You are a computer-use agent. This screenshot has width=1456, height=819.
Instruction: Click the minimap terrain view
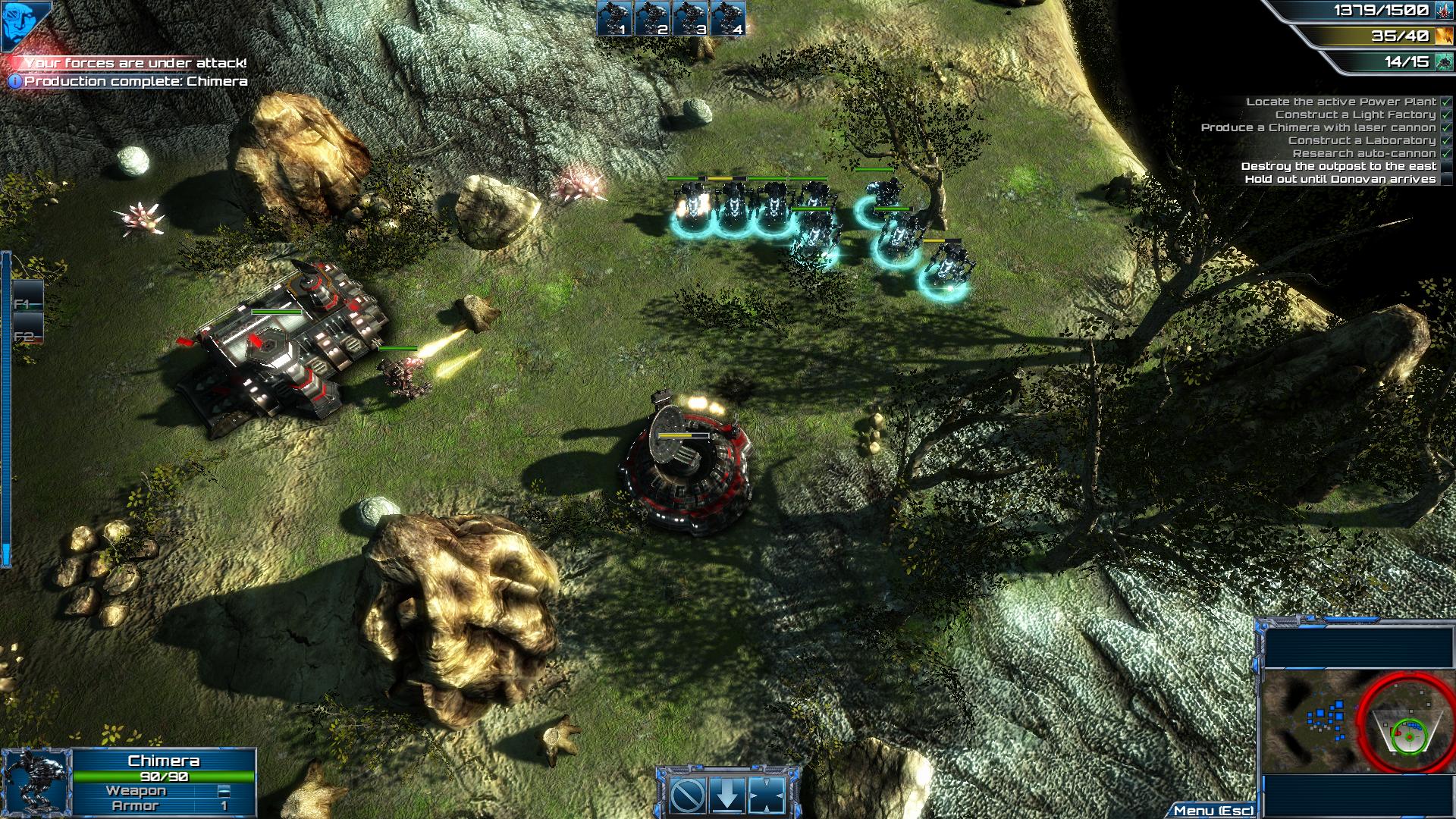[1357, 719]
